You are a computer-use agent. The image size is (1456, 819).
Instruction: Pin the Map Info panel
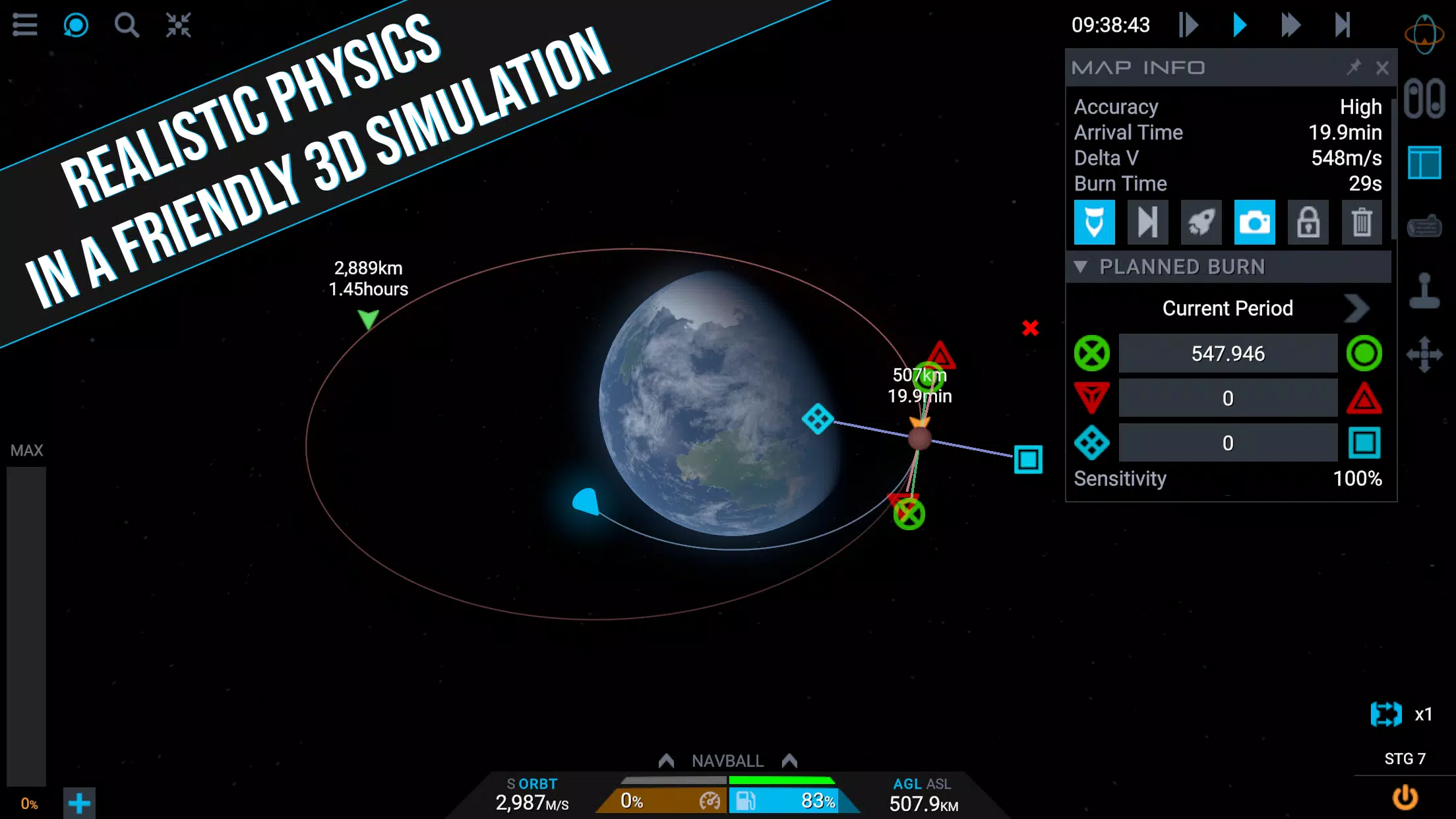tap(1354, 67)
